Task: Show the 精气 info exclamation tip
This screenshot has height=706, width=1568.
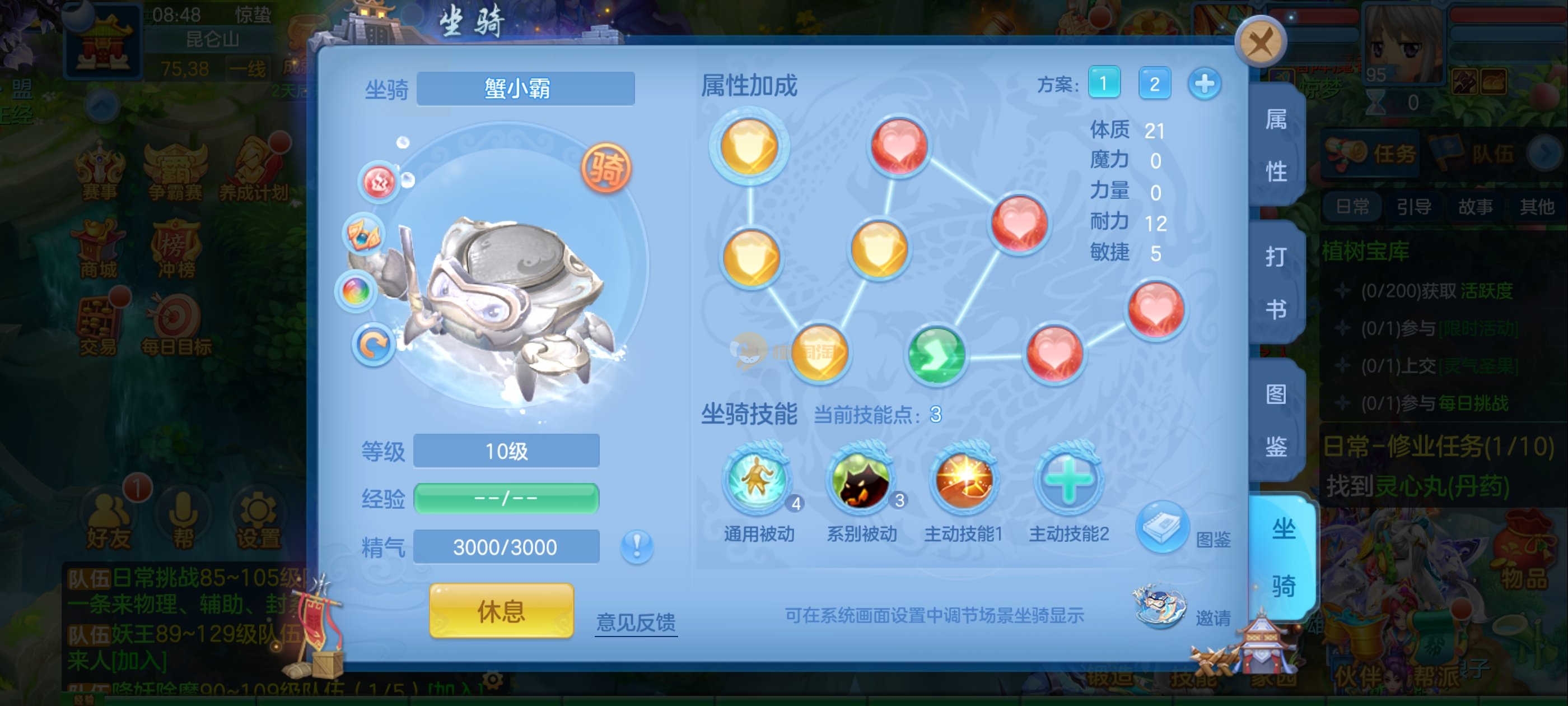Action: pyautogui.click(x=637, y=546)
